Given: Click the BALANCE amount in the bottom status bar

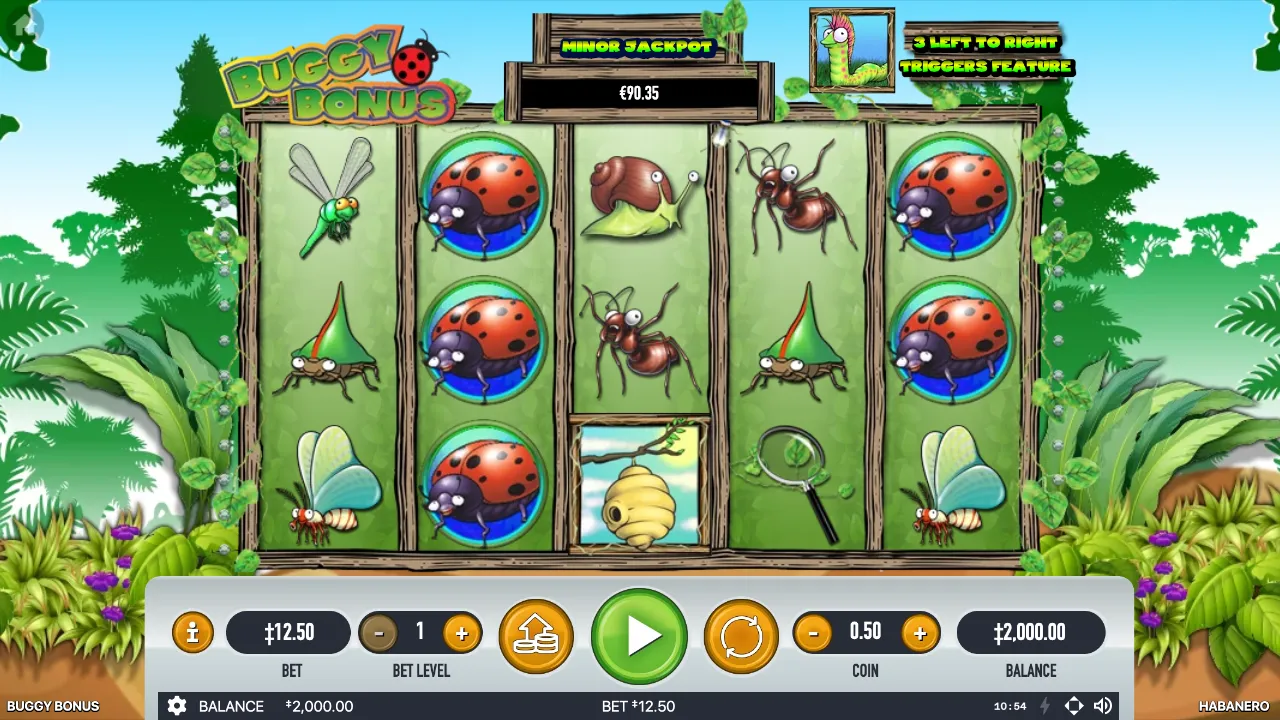Looking at the screenshot, I should (318, 706).
